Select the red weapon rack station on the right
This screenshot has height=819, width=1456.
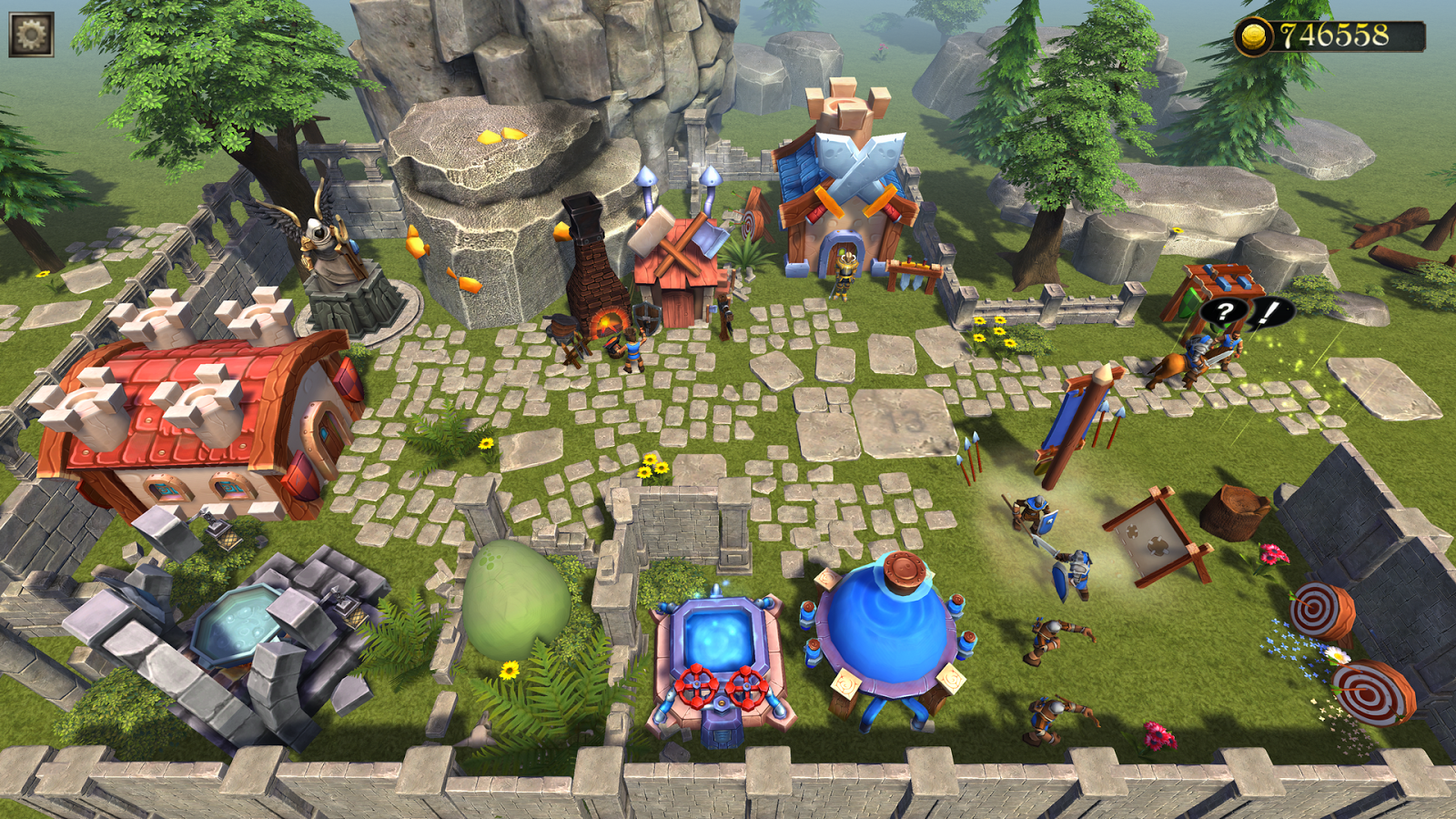click(1221, 282)
